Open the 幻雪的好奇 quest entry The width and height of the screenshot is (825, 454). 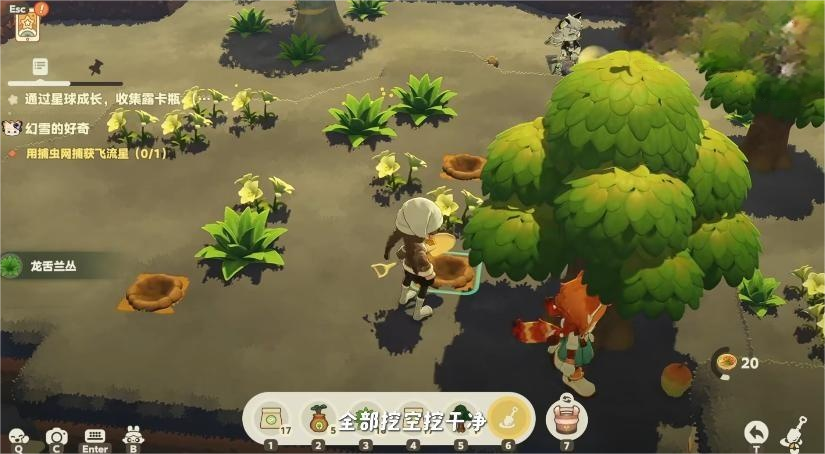point(57,128)
